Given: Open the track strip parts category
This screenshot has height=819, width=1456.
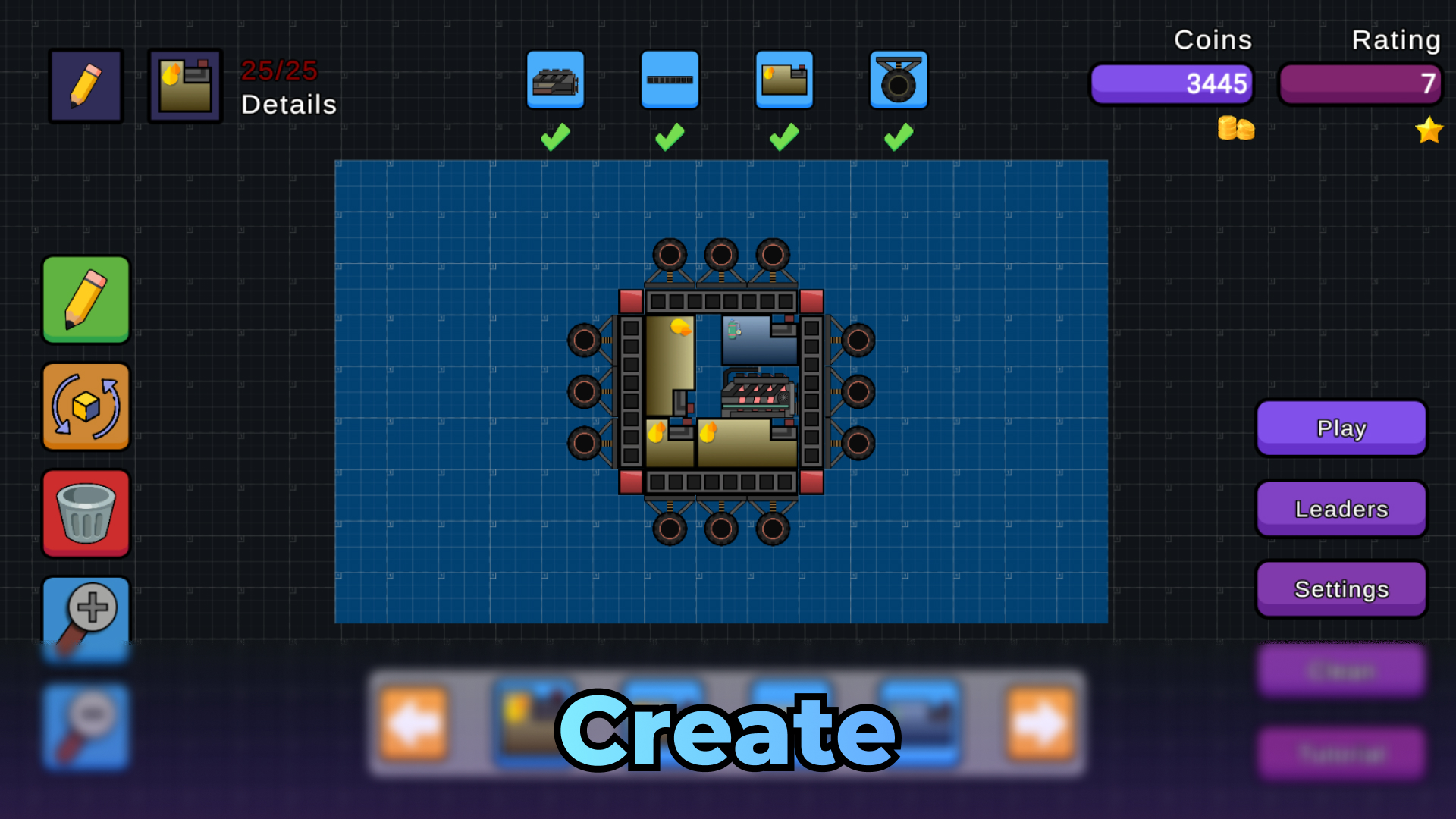Looking at the screenshot, I should 670,79.
